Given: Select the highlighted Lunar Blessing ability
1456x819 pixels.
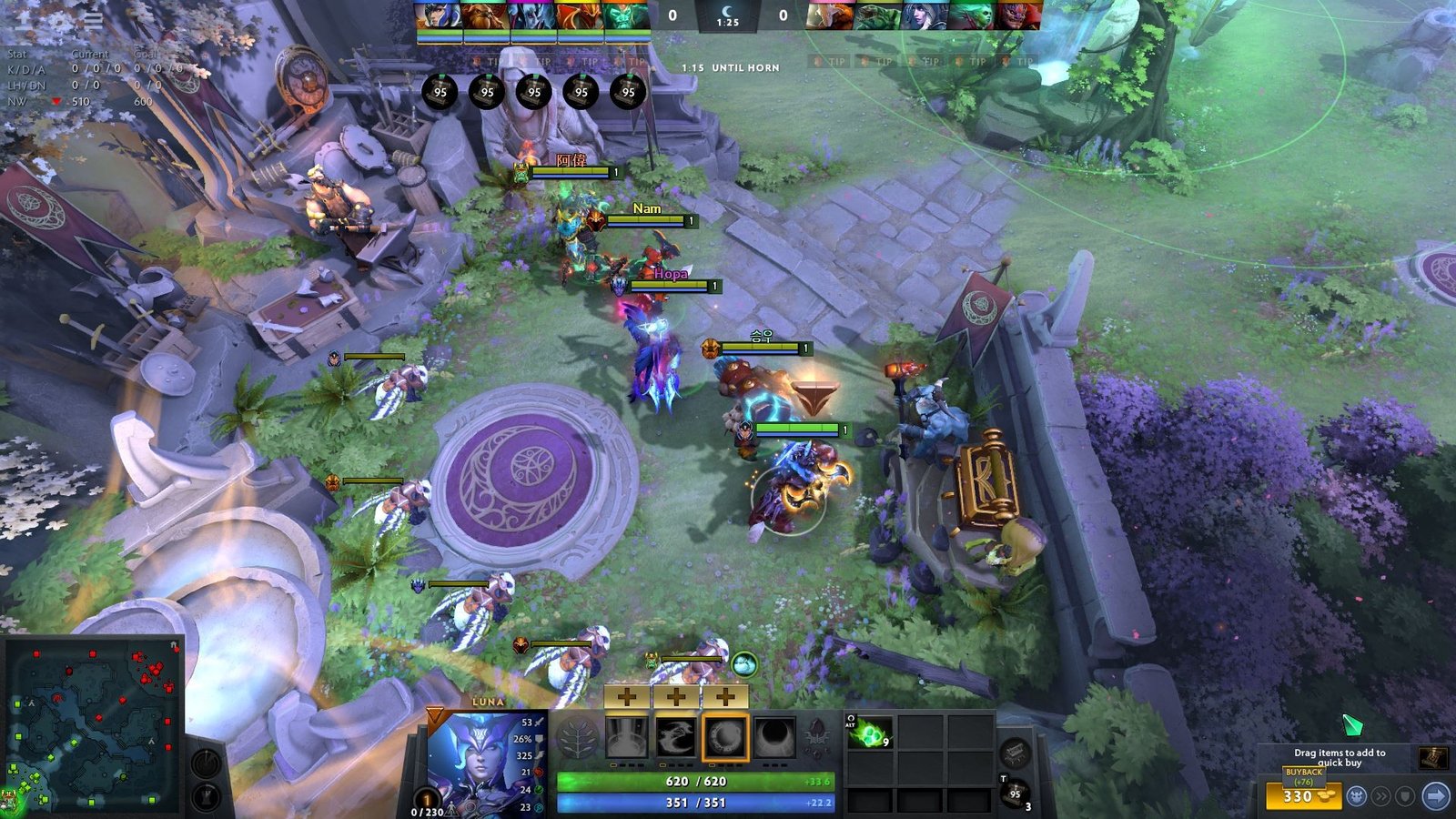Looking at the screenshot, I should (725, 737).
